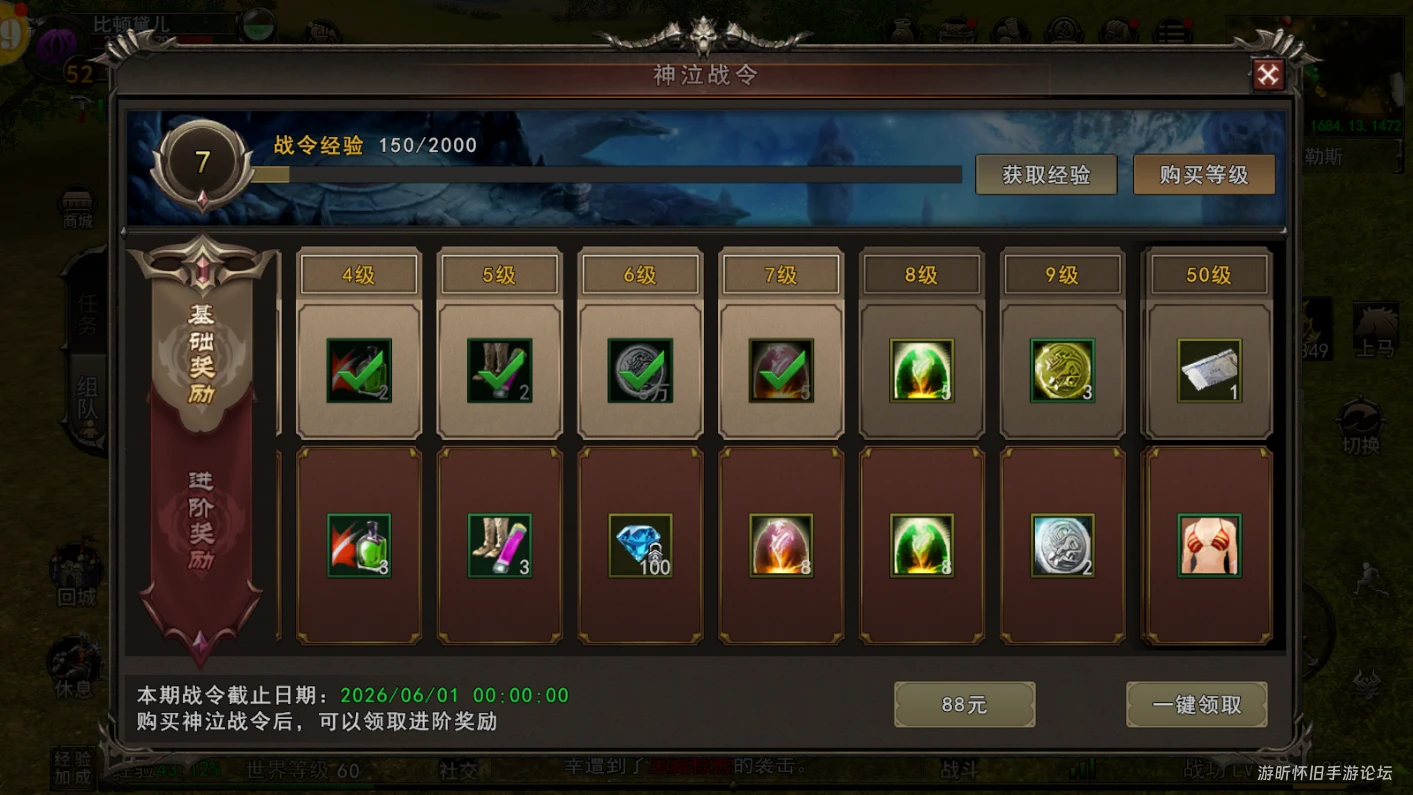Select the silver coin advanced reward
This screenshot has width=1413, height=795.
[x=1063, y=546]
